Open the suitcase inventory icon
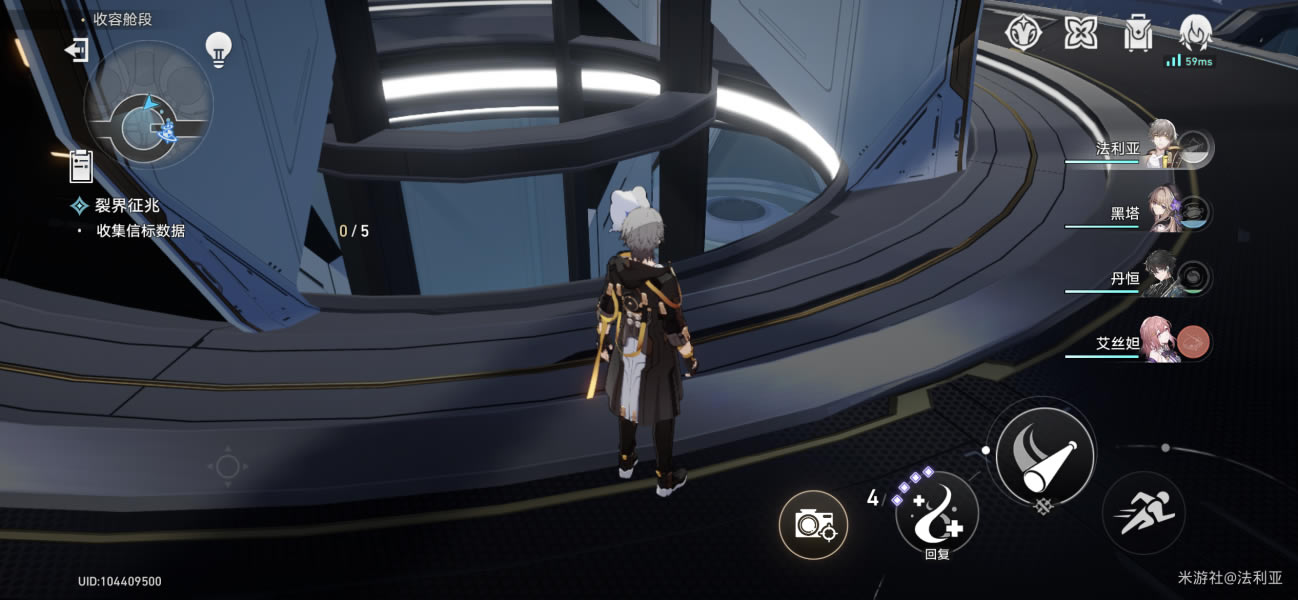The width and height of the screenshot is (1298, 600). (x=1137, y=34)
